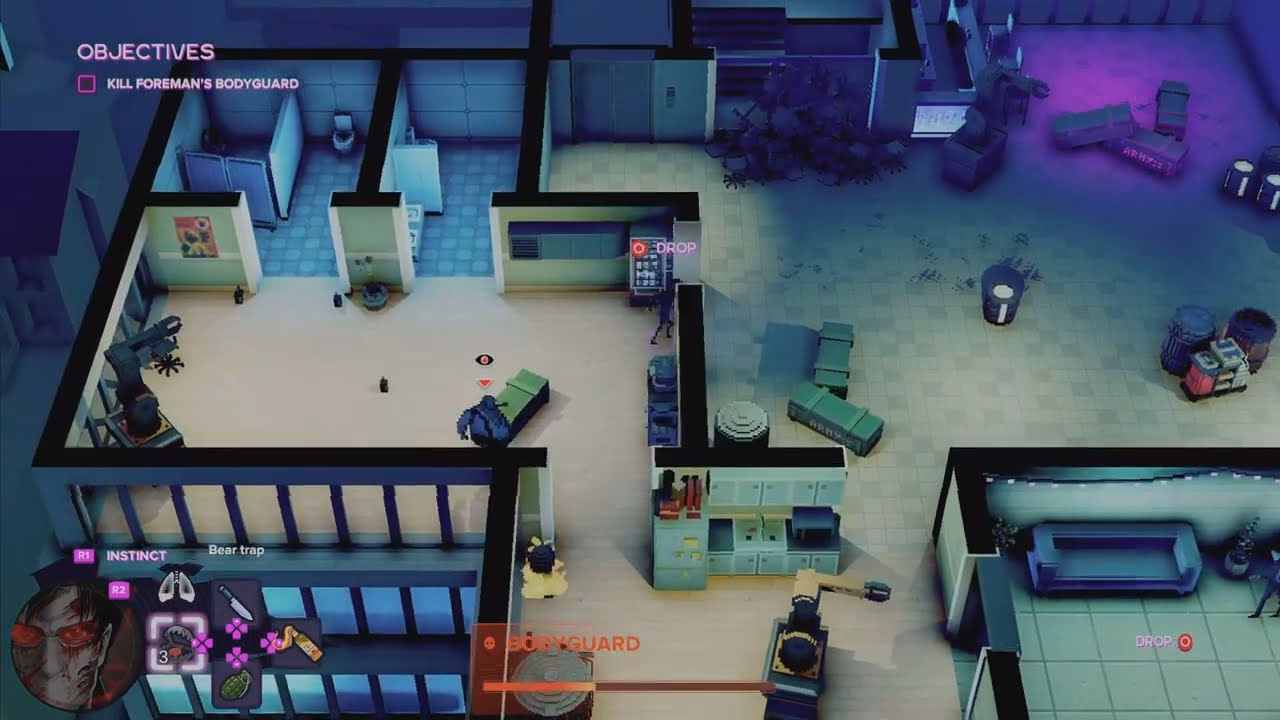The image size is (1280, 720).
Task: Click the red waypoint arrow below the eye
Action: 485,380
